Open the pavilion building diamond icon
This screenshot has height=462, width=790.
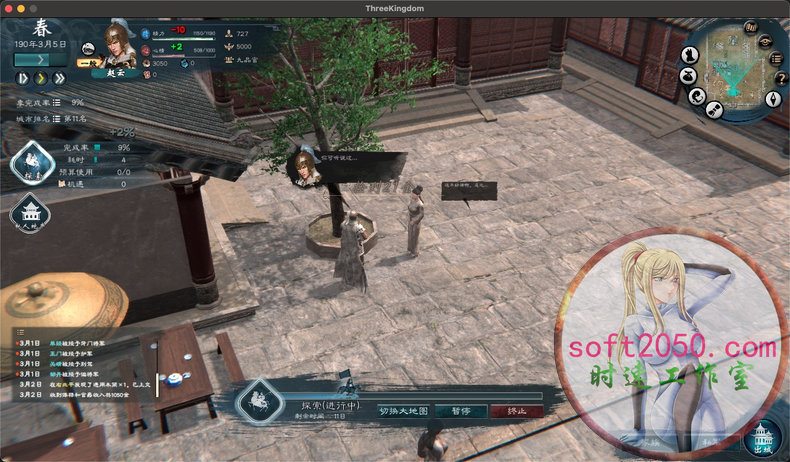coord(29,213)
